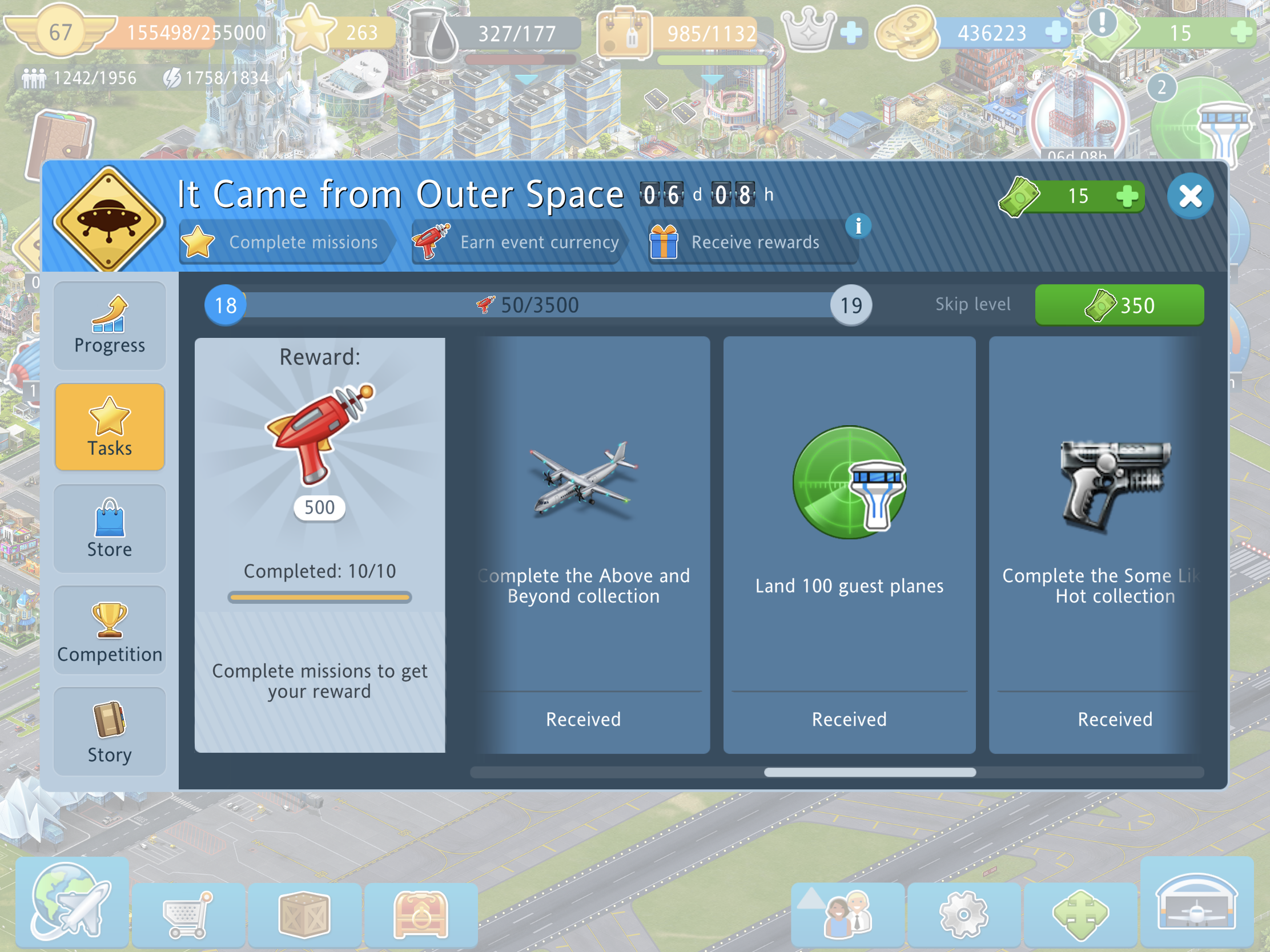The image size is (1270, 952).
Task: Select the Above and Beyond collection mission card
Action: pyautogui.click(x=584, y=544)
